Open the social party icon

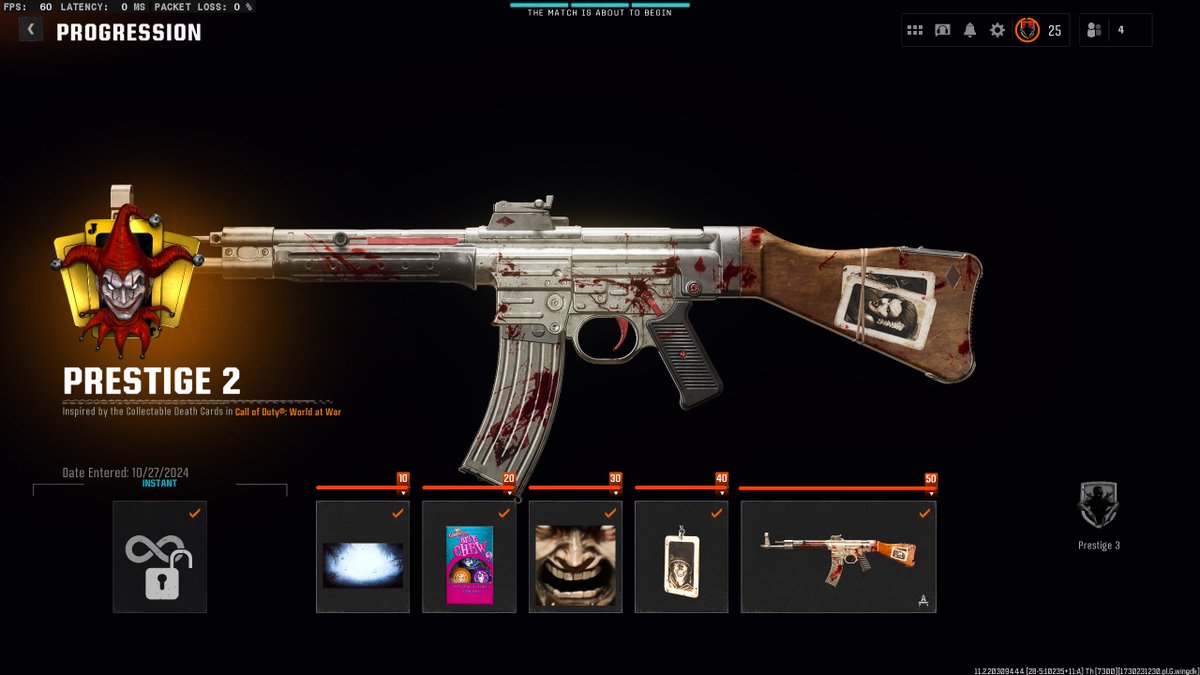coord(1094,30)
